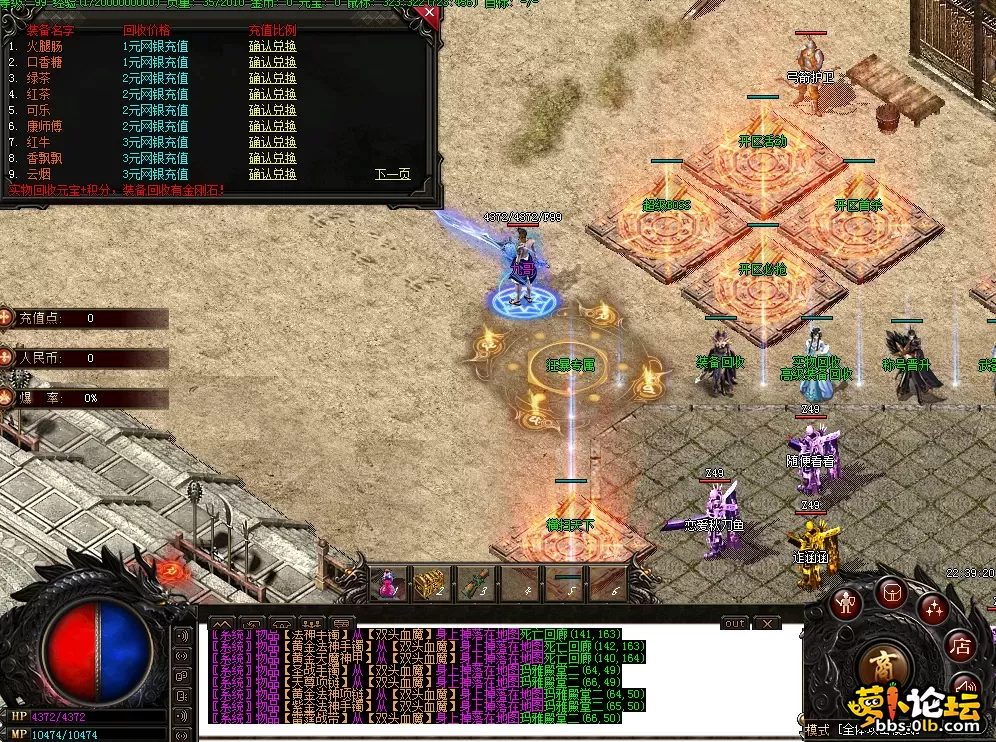Close the item recycling panel

(429, 14)
